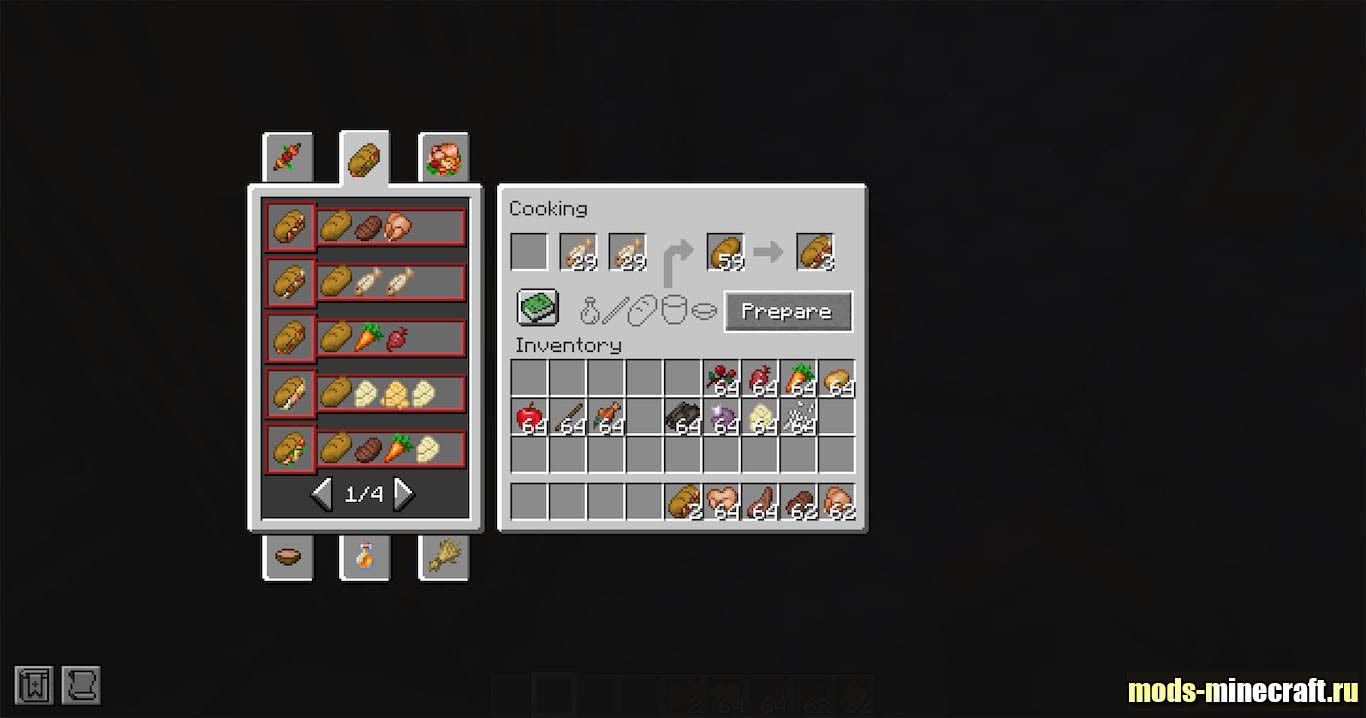The height and width of the screenshot is (718, 1366).
Task: Open the green recipe book
Action: pos(537,308)
